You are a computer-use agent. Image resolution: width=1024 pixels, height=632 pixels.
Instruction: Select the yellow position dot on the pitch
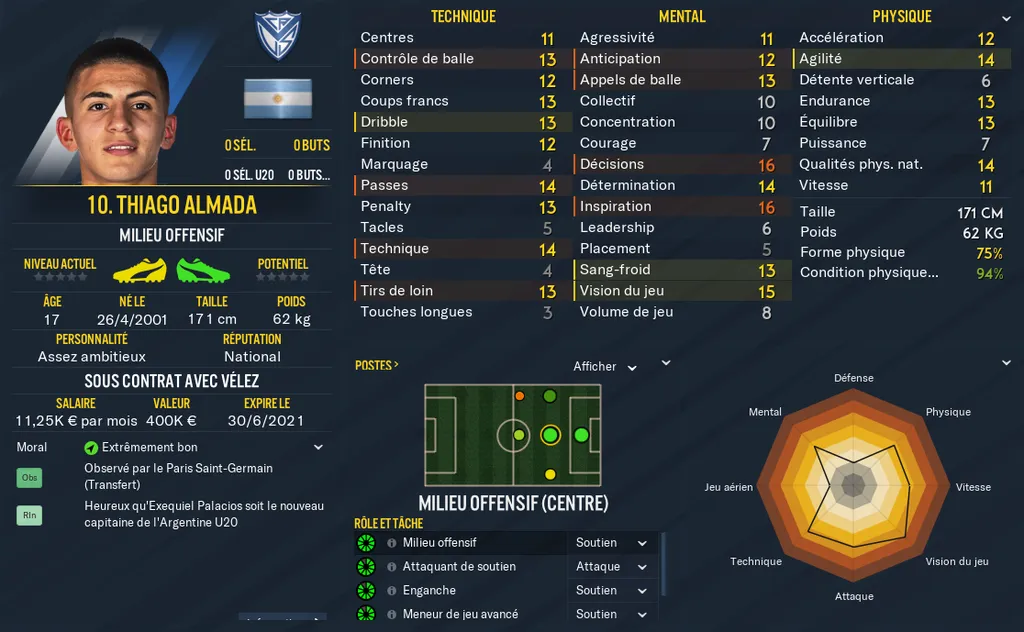[x=550, y=473]
